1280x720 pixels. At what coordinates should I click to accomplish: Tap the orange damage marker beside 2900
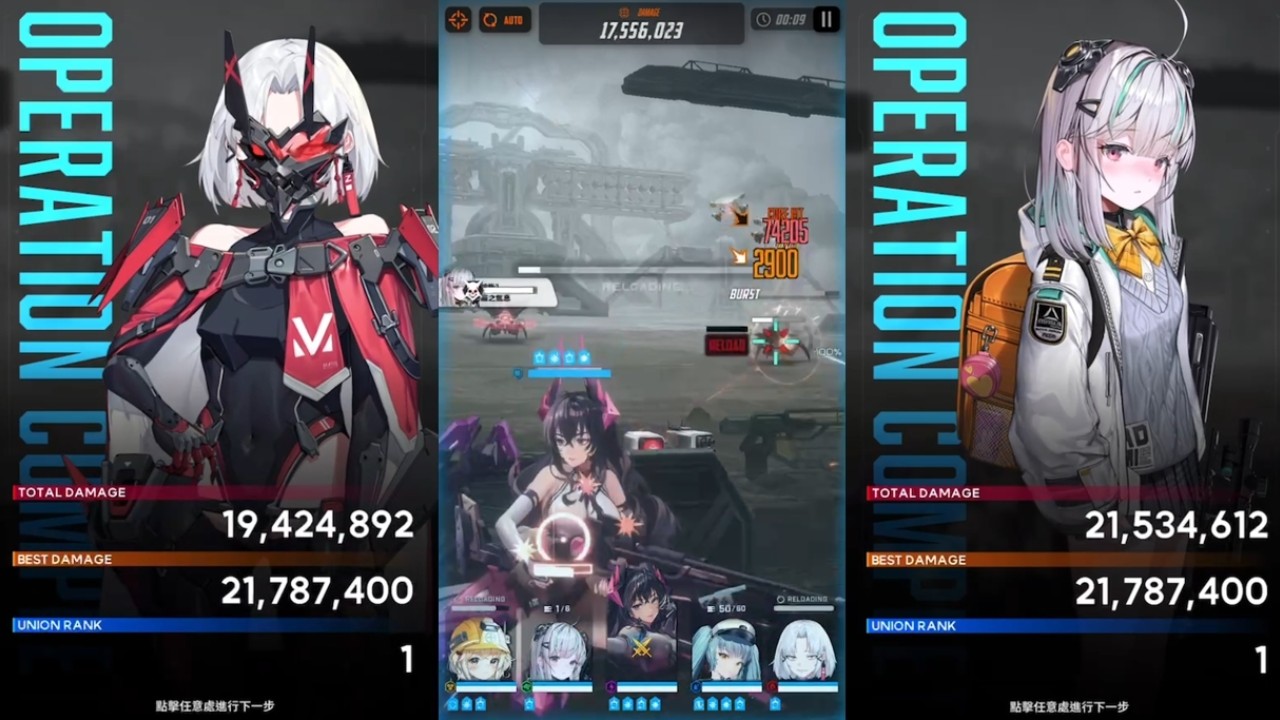(x=740, y=256)
